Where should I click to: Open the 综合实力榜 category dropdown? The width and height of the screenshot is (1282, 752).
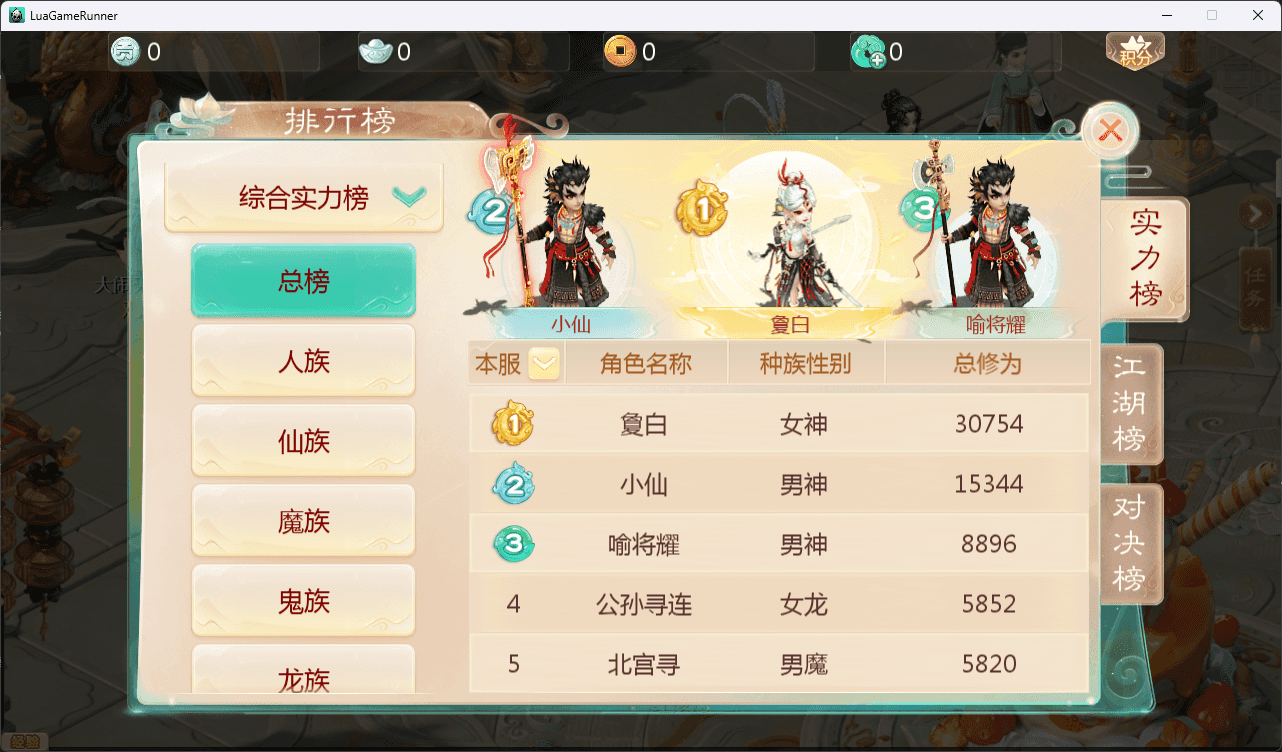click(x=303, y=198)
